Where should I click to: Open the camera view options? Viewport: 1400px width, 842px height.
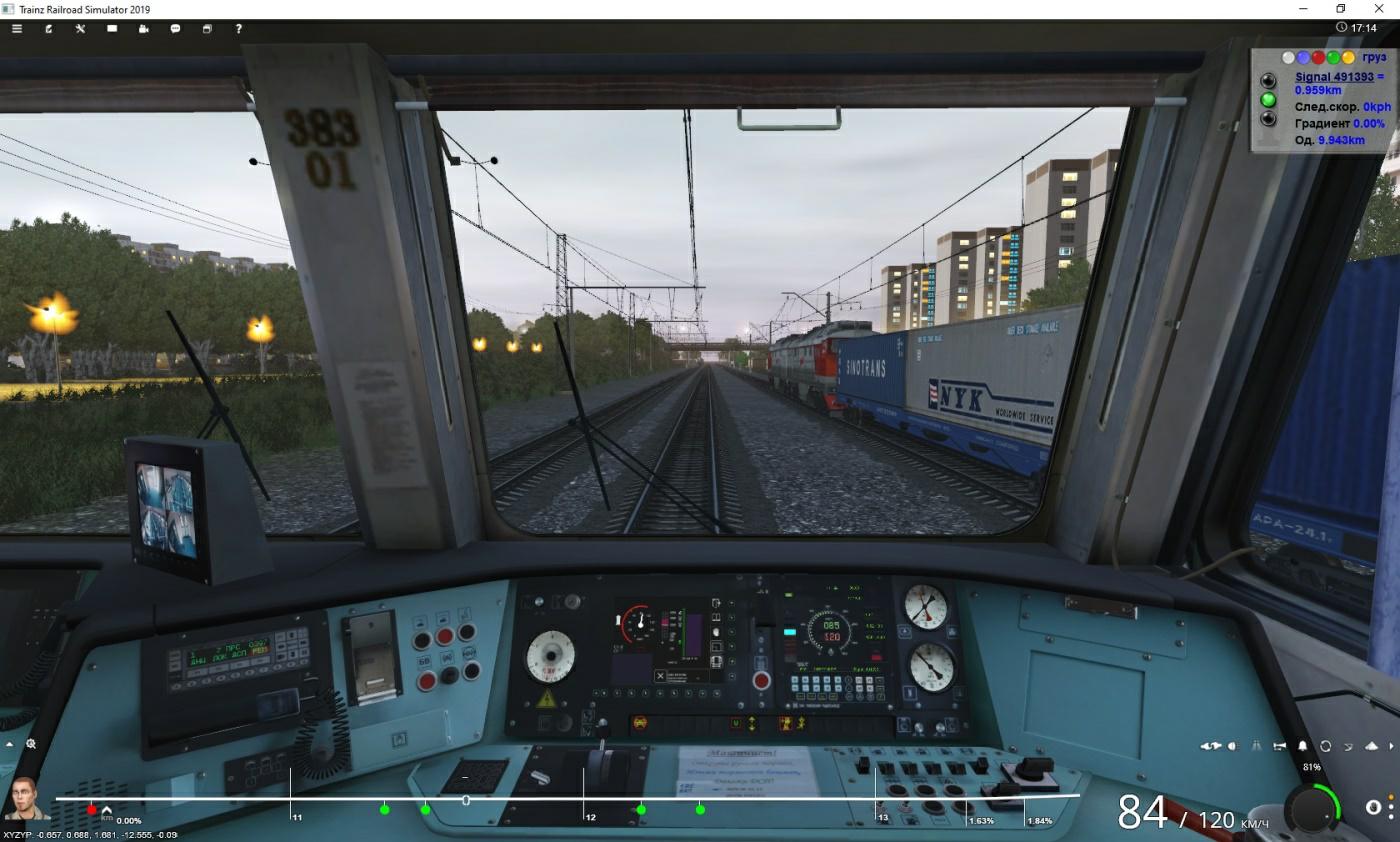pyautogui.click(x=143, y=29)
